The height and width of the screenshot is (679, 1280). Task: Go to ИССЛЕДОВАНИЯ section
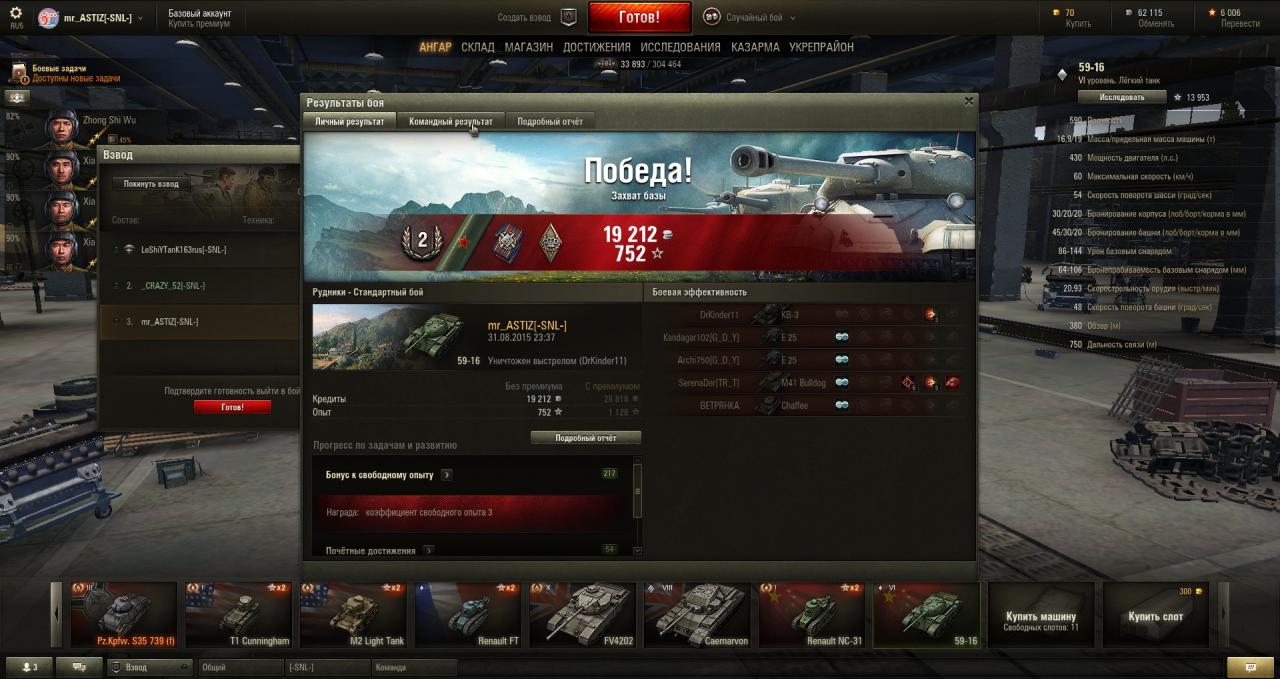(680, 47)
